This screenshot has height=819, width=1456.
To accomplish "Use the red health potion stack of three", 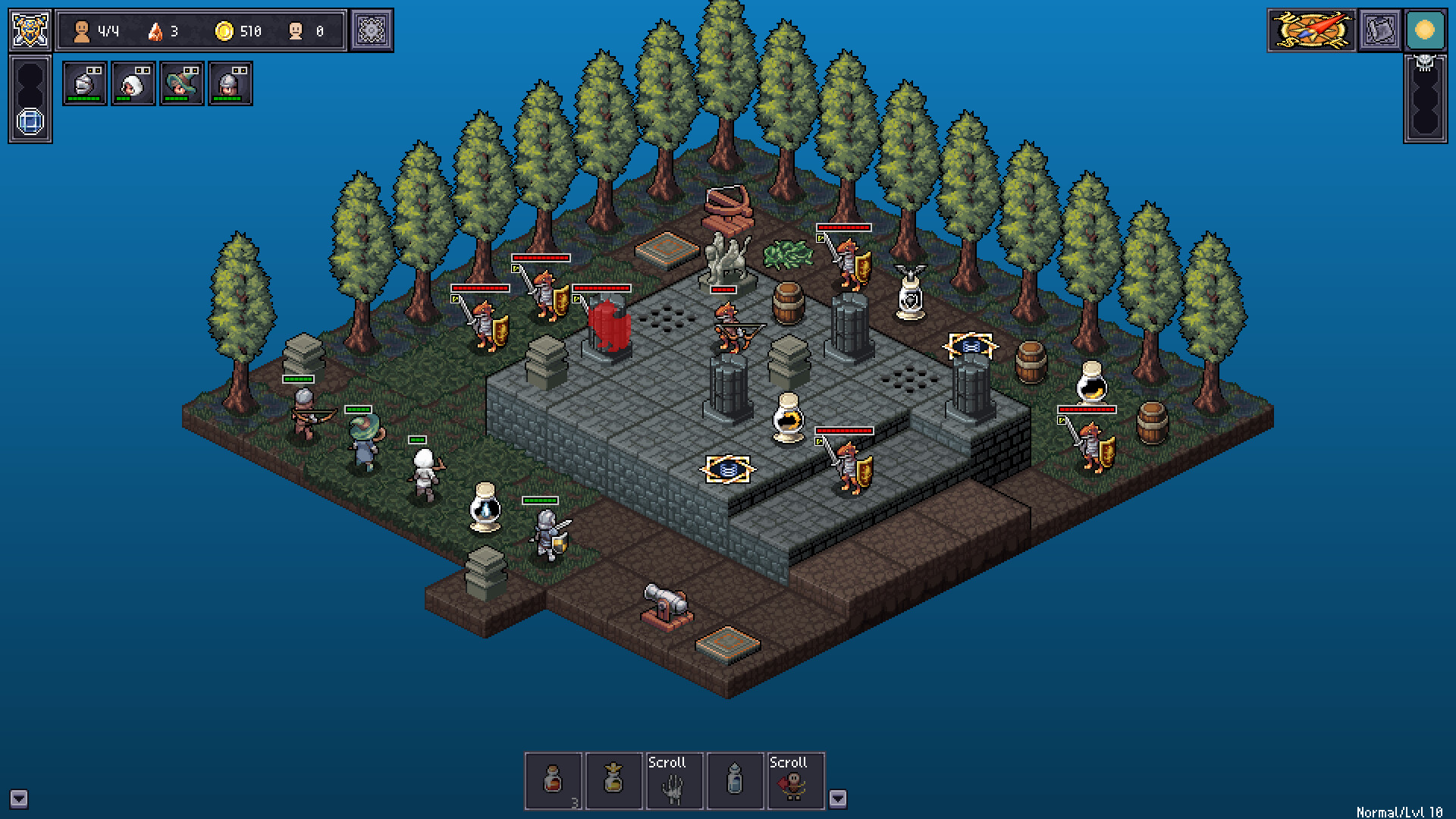I will tap(554, 781).
